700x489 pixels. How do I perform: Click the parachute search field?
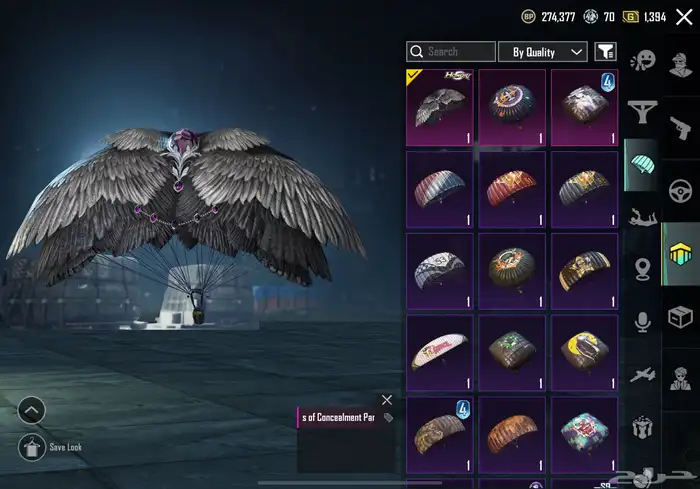(x=451, y=52)
